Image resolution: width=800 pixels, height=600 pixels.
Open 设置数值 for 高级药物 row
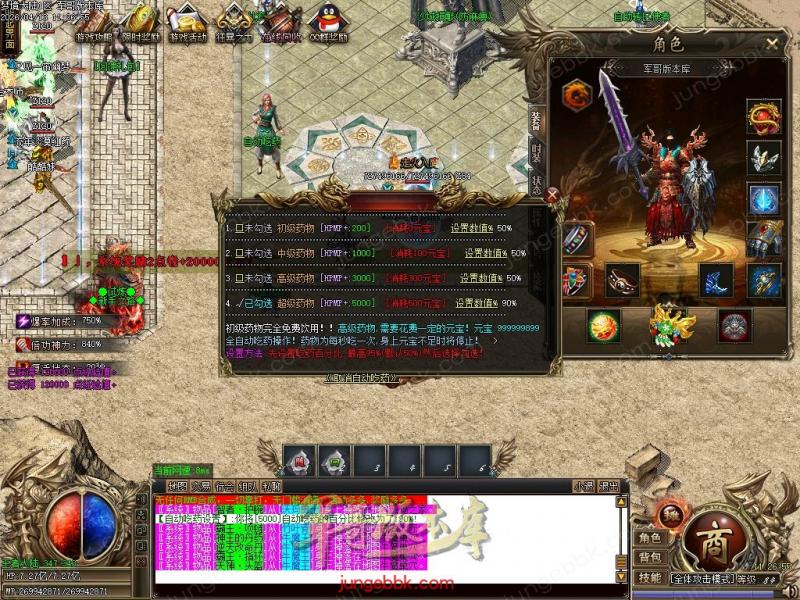(481, 278)
